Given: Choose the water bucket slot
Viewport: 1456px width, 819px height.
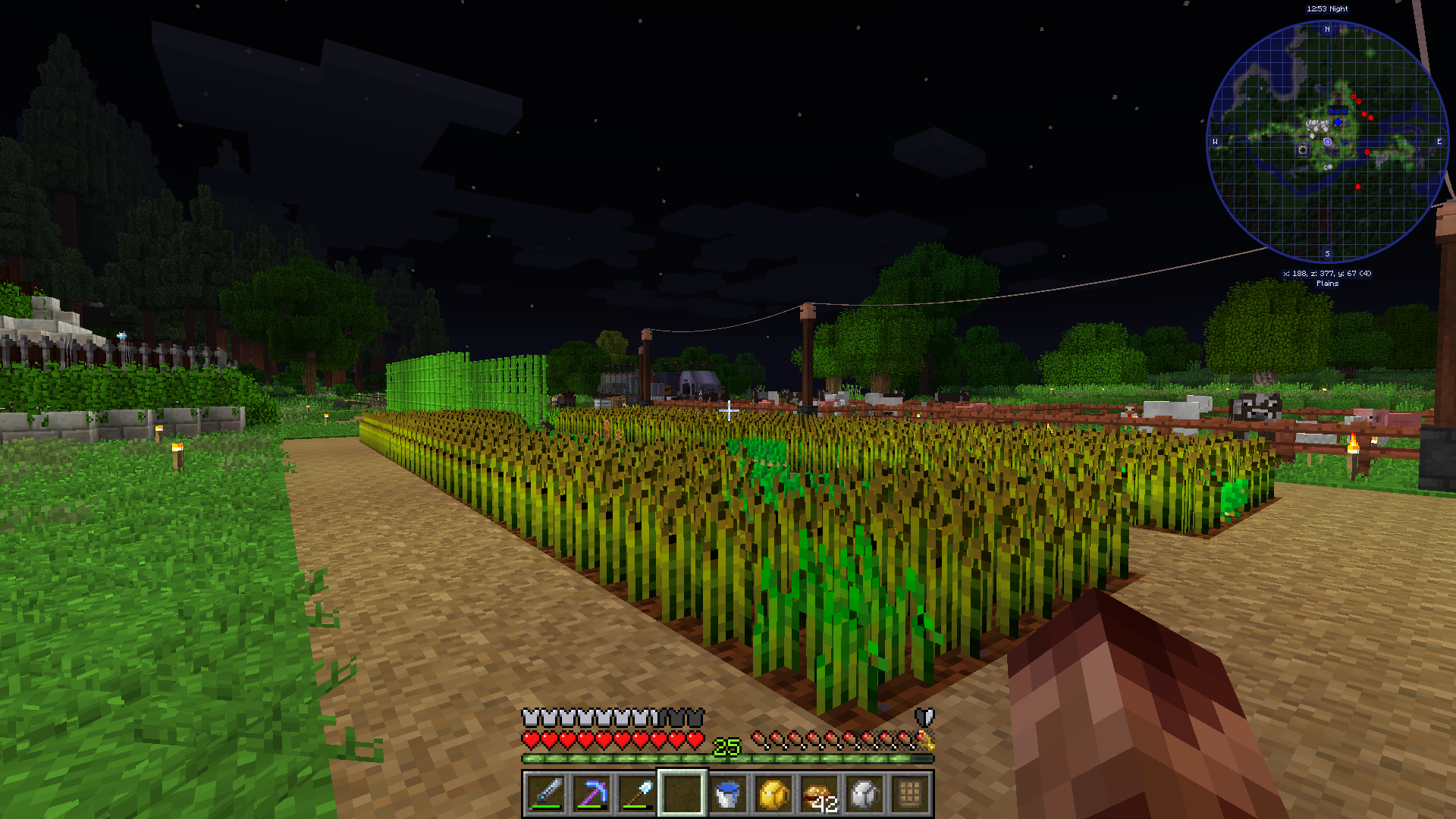Looking at the screenshot, I should click(728, 794).
